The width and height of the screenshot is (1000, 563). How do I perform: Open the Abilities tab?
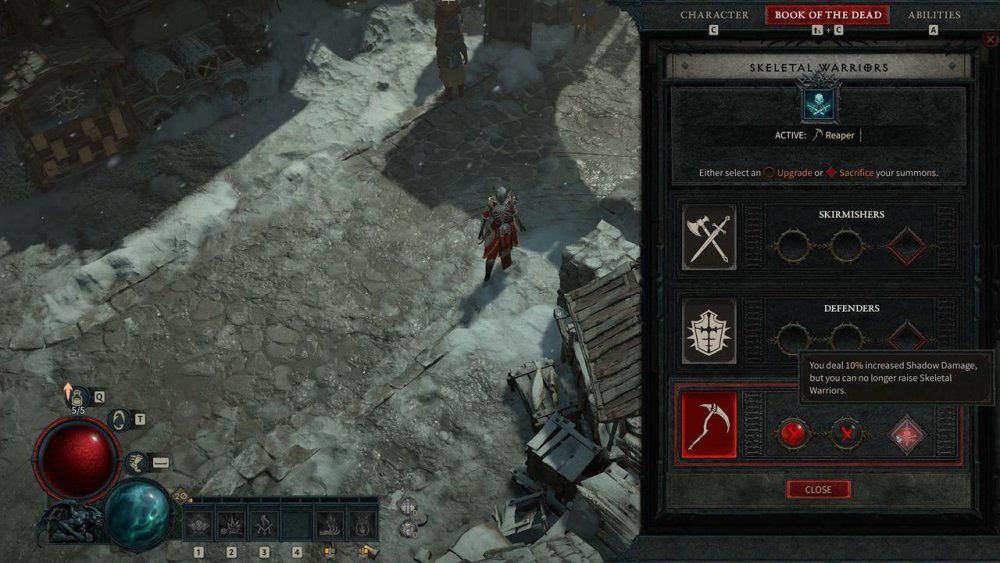pos(933,15)
